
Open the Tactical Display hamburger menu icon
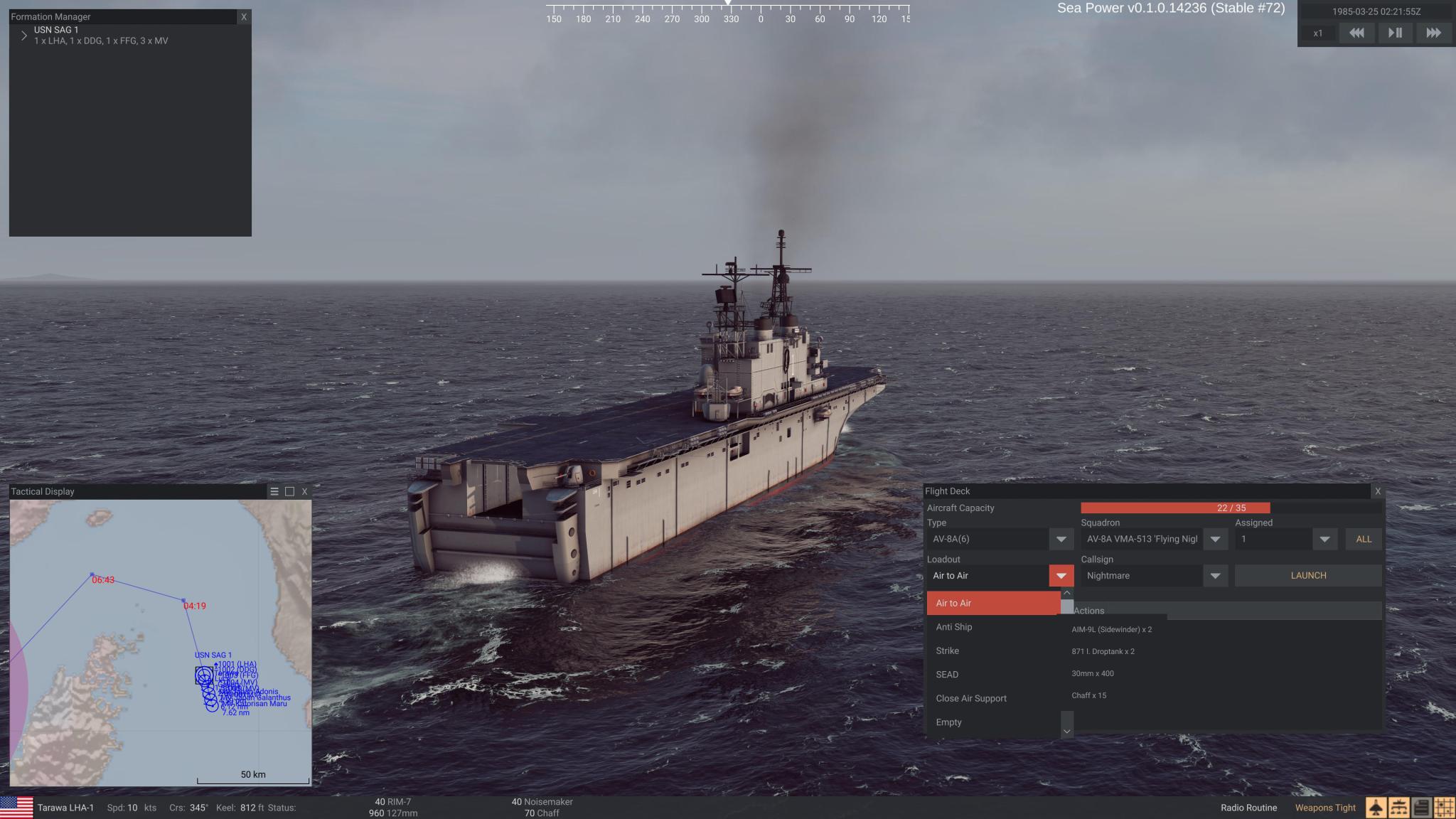[274, 491]
